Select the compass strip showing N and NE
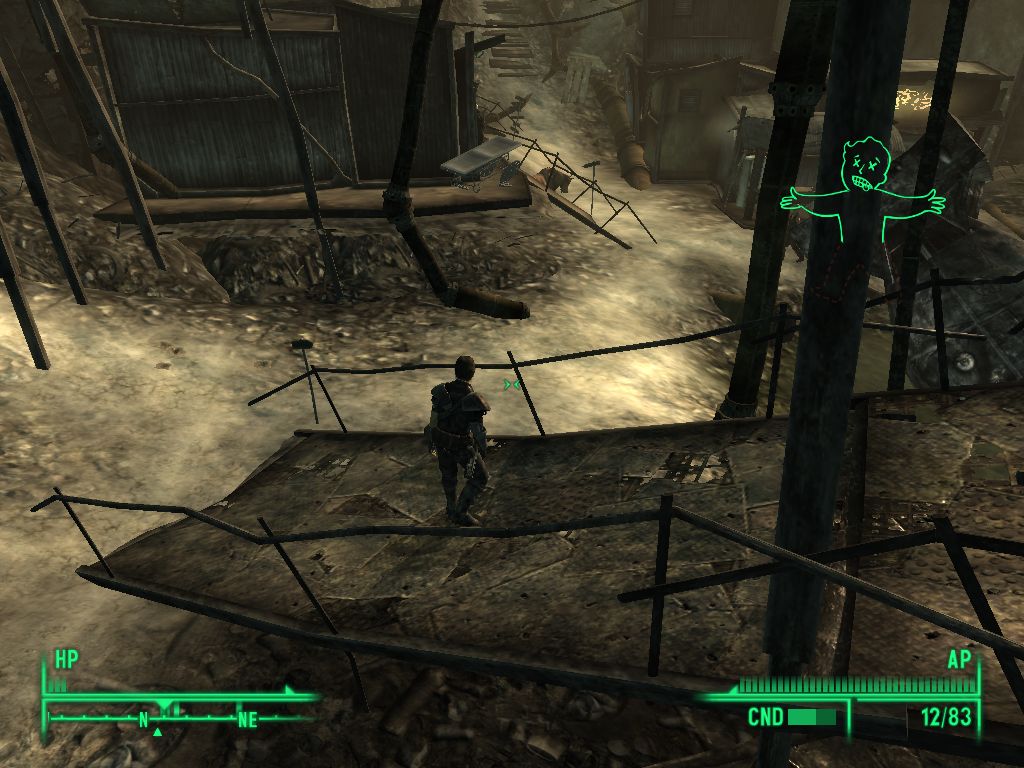Viewport: 1024px width, 768px height. click(178, 716)
